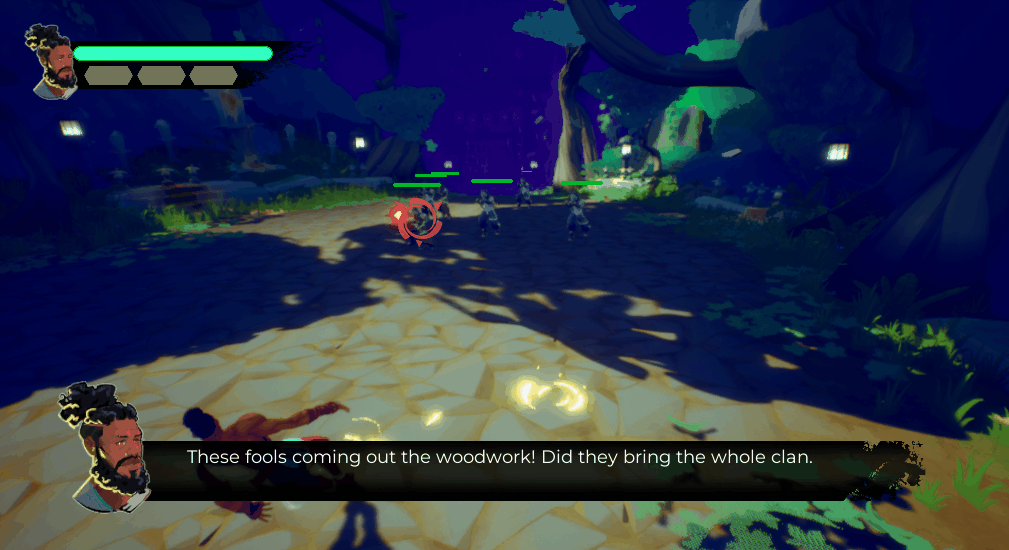
Task: Select the speaker portrait in the dialogue box
Action: click(x=105, y=448)
